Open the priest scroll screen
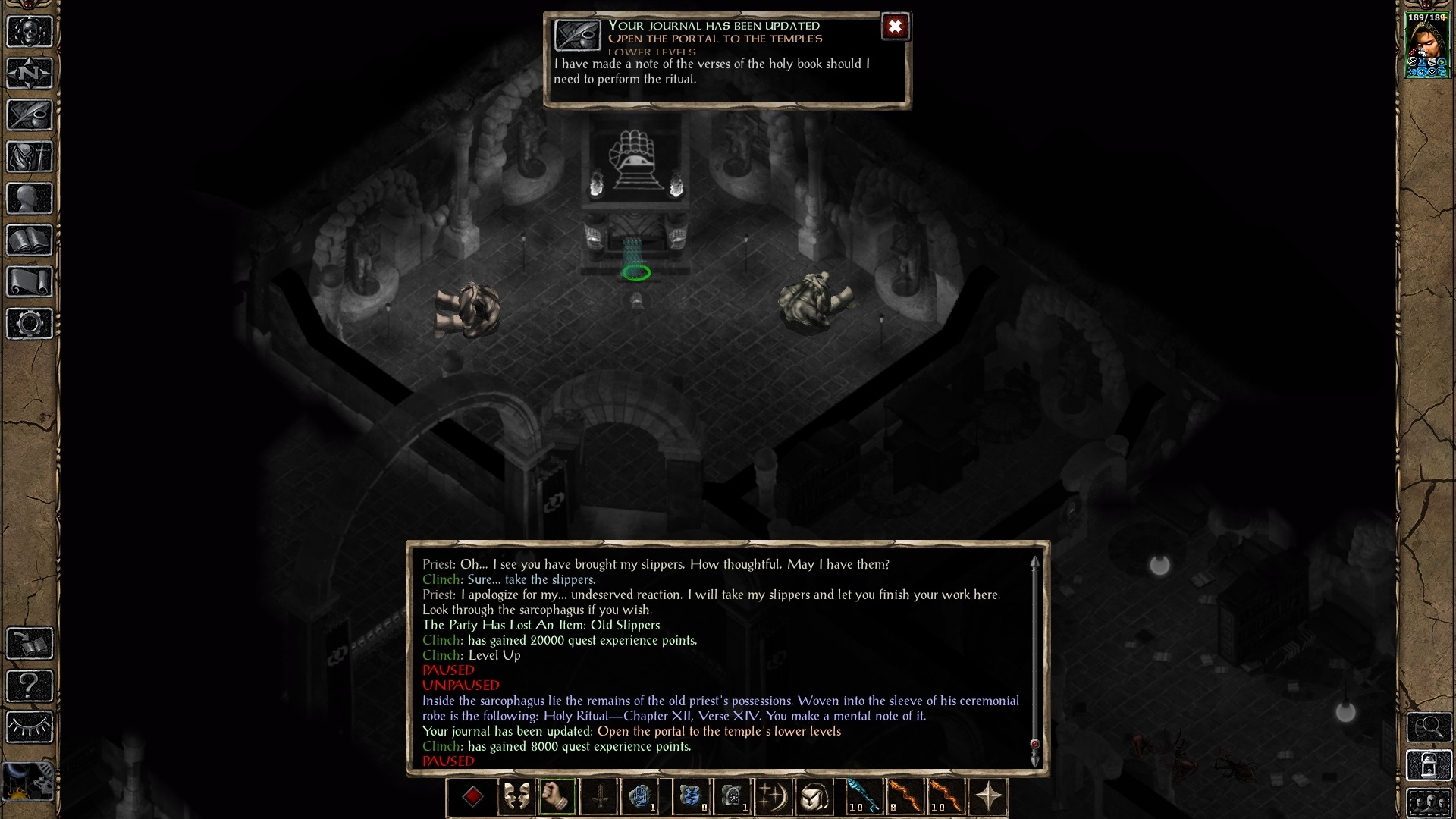 (30, 282)
